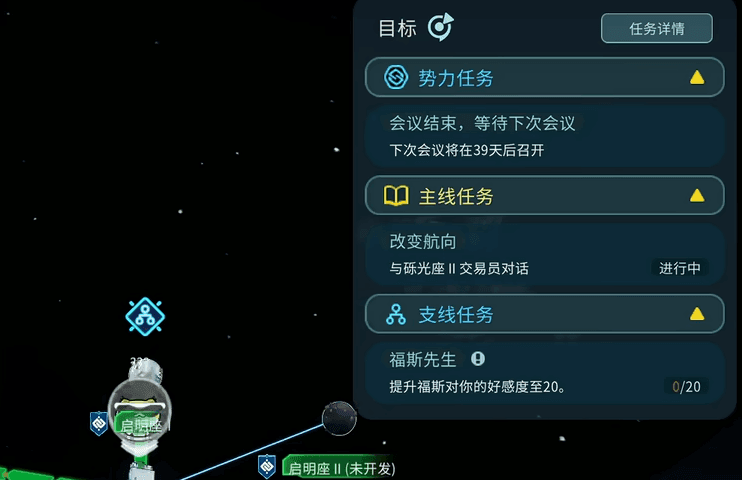Collapse the 主线任务 section header
The width and height of the screenshot is (742, 480).
click(544, 196)
